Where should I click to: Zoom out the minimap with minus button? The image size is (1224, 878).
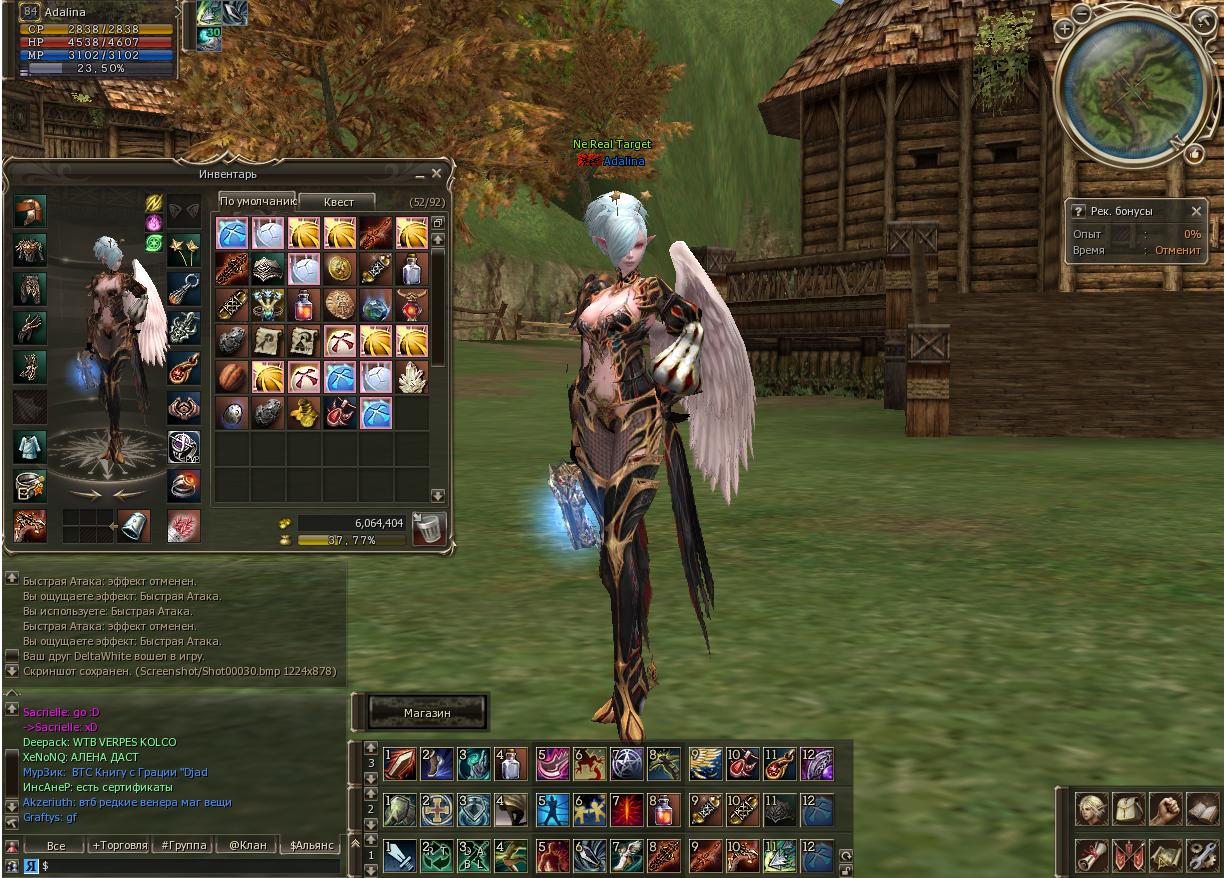pyautogui.click(x=1081, y=15)
